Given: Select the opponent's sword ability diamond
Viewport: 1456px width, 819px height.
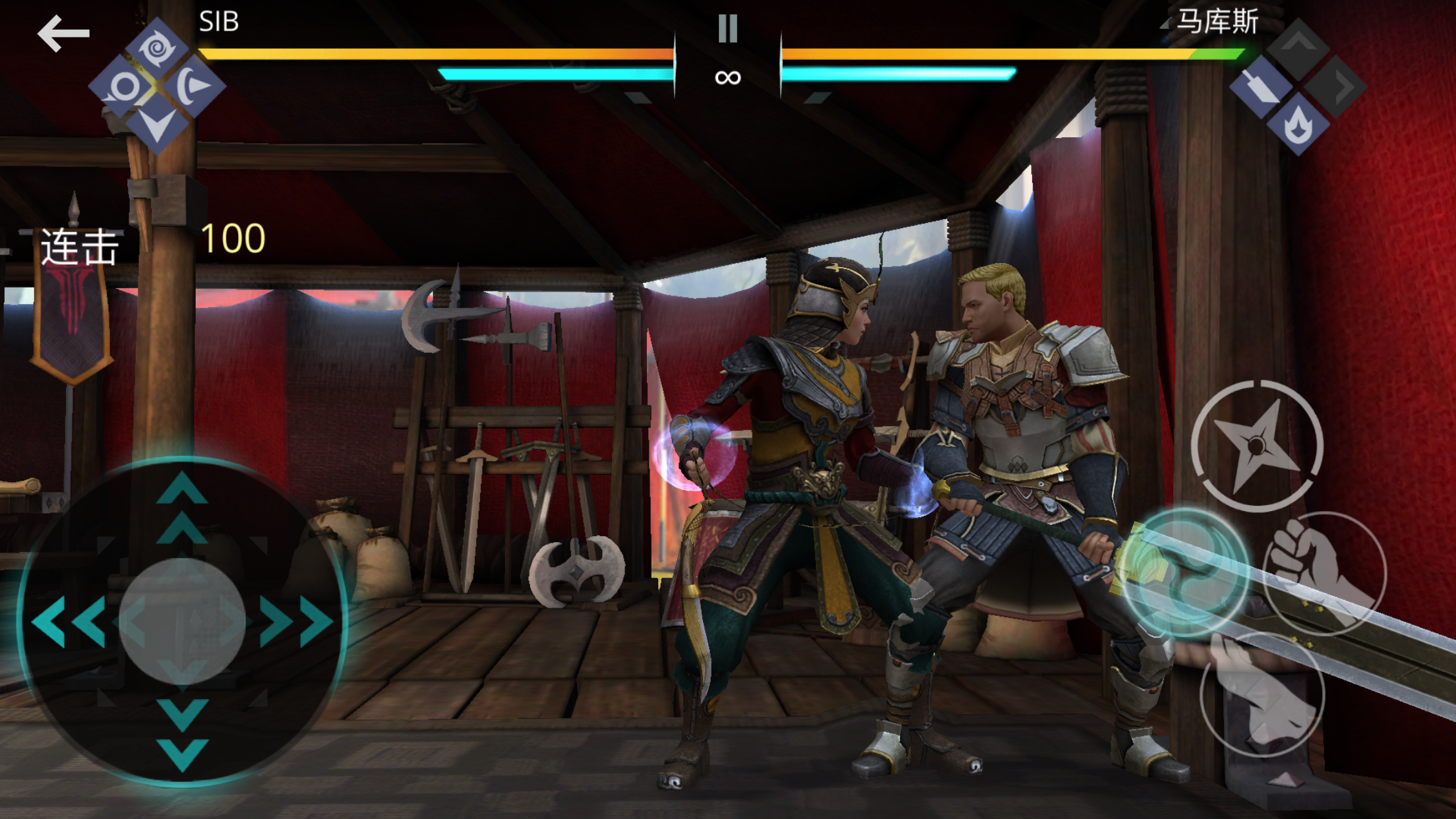Looking at the screenshot, I should [1260, 86].
